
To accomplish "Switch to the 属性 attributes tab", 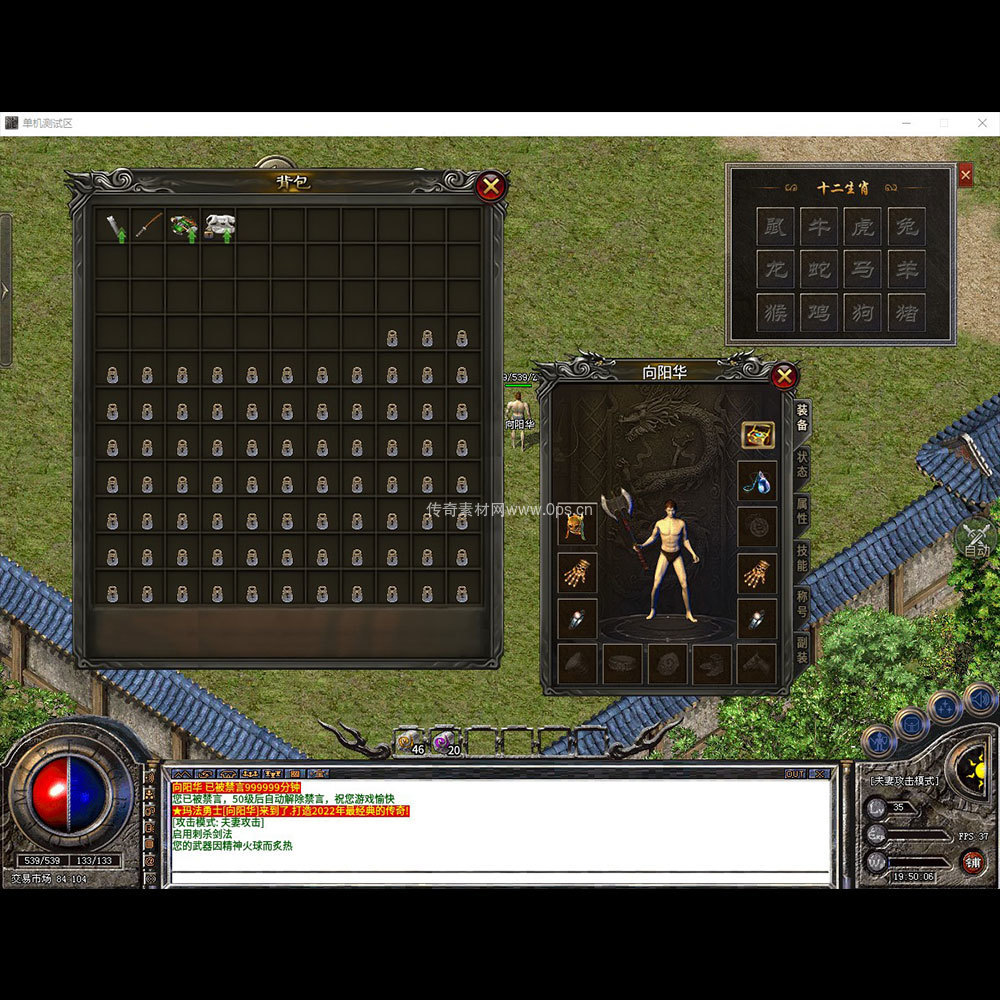I will tap(802, 512).
